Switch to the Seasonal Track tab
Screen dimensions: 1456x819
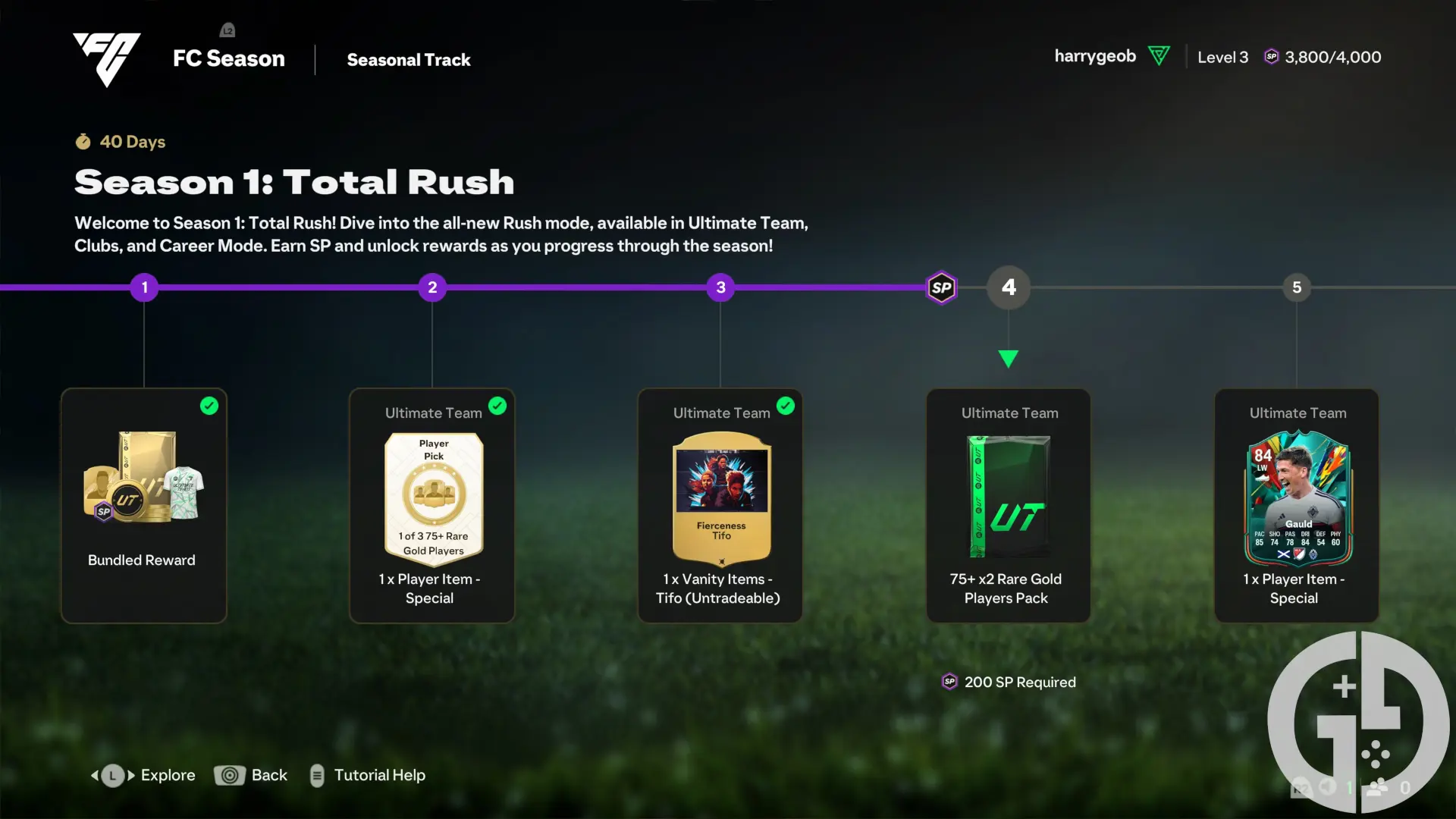click(x=409, y=60)
